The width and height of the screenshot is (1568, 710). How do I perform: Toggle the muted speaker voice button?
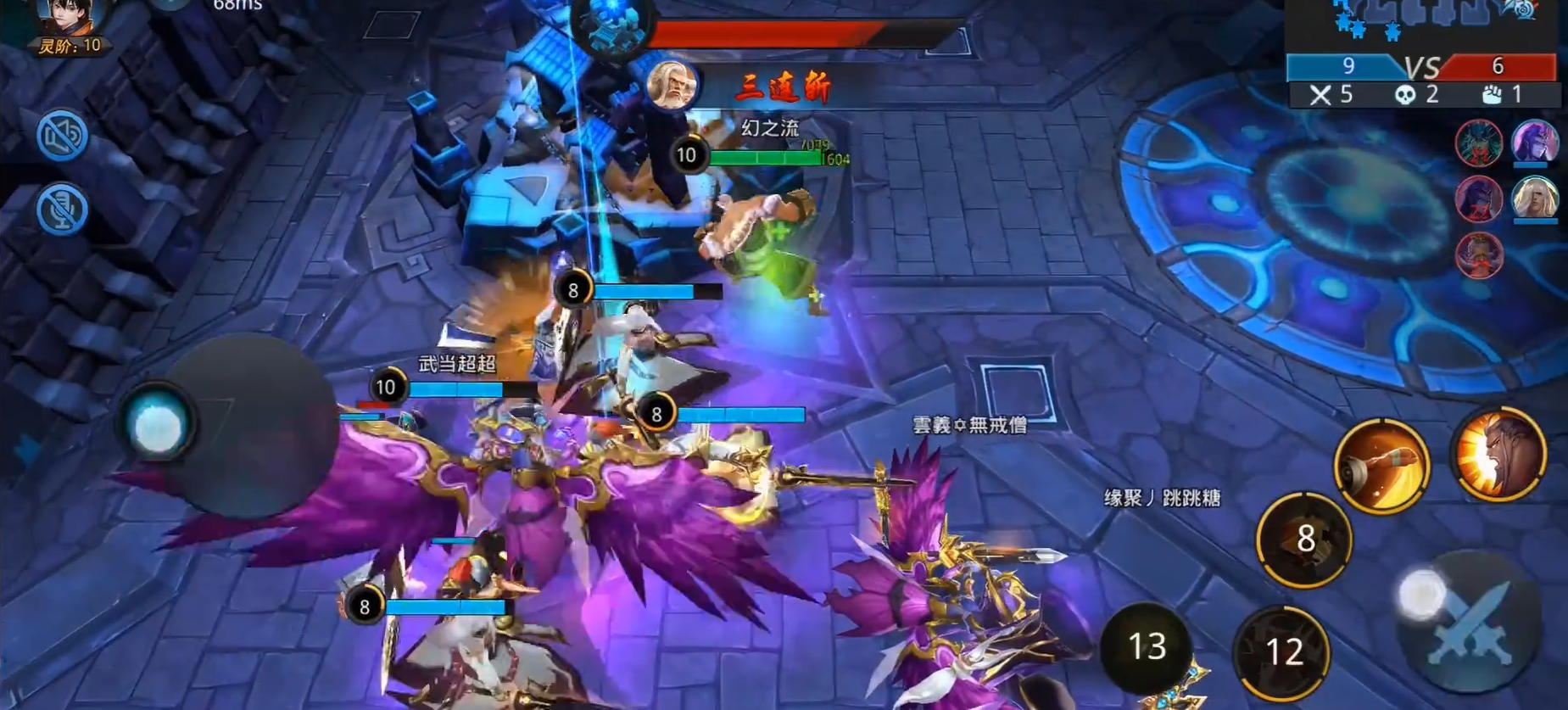point(62,135)
